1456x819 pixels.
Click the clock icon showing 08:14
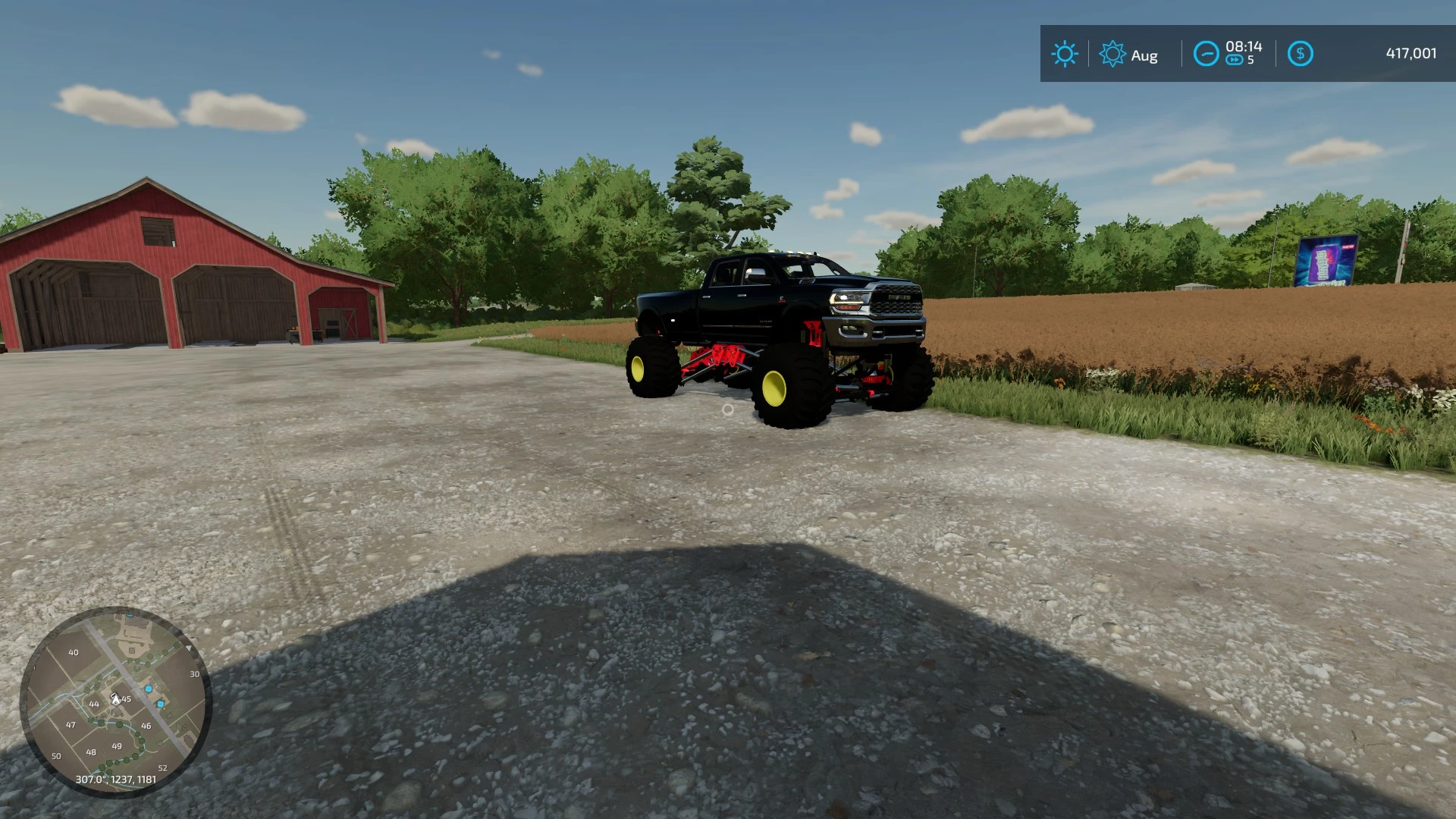click(1207, 54)
